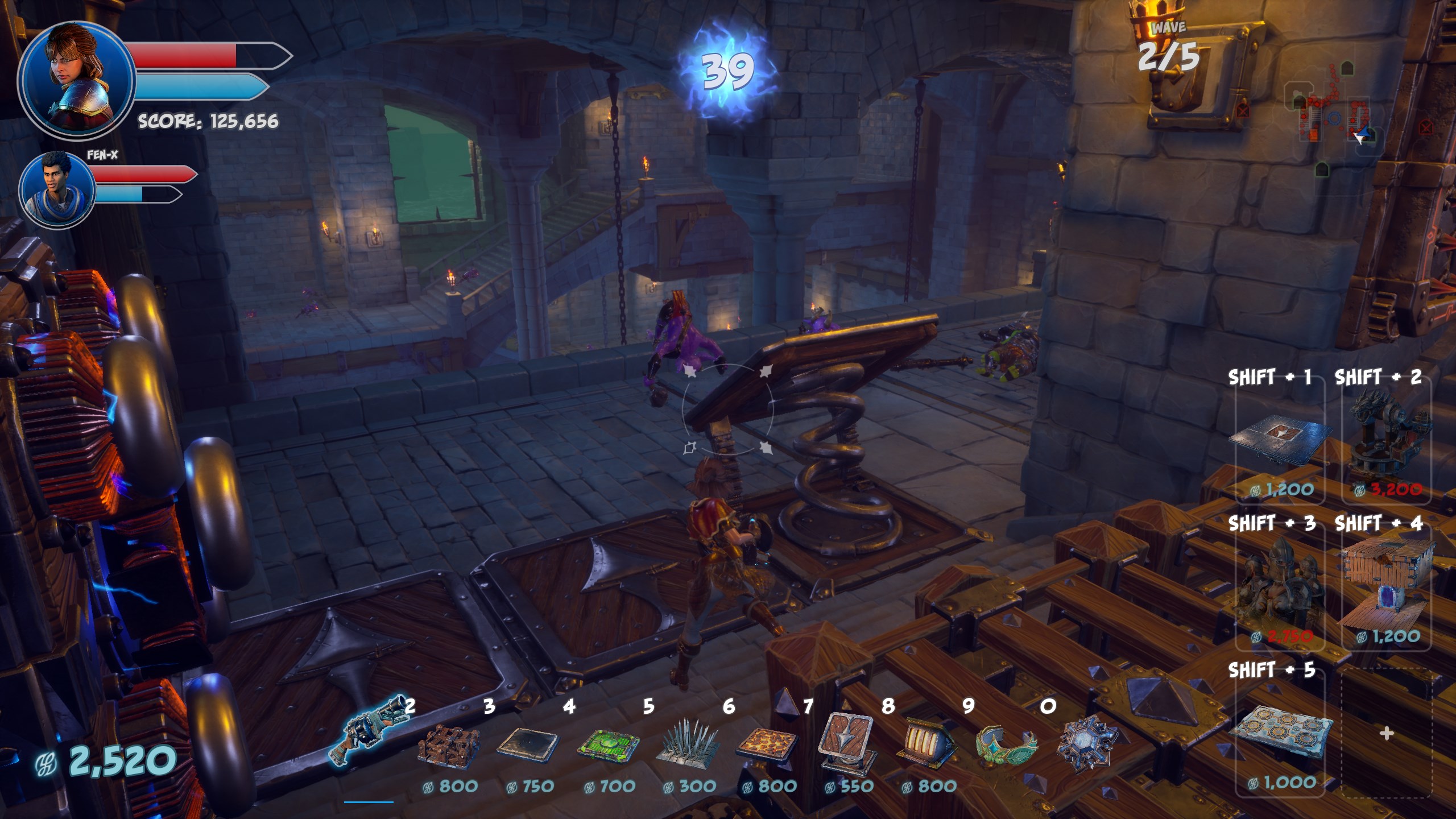Click the empty plus slot to add trap
The image size is (1456, 819).
[x=1387, y=734]
